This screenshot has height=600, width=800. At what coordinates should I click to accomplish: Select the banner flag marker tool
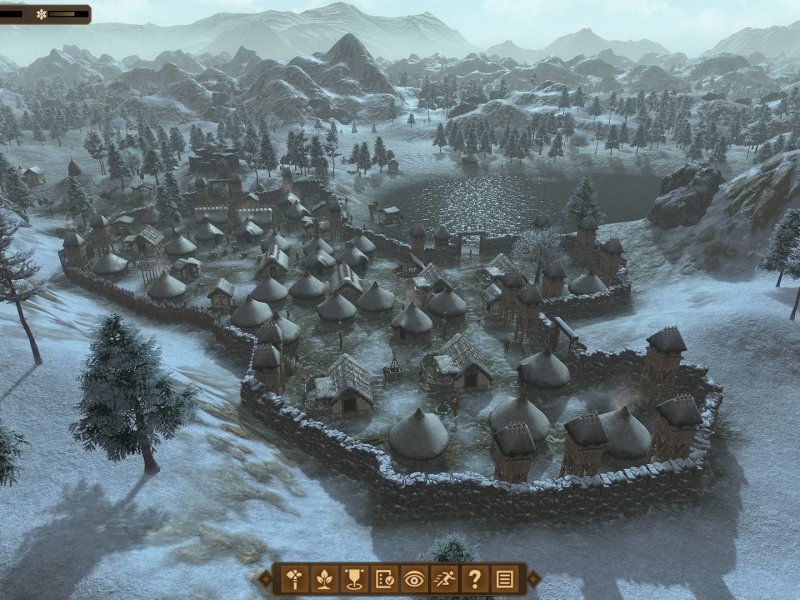tap(354, 578)
